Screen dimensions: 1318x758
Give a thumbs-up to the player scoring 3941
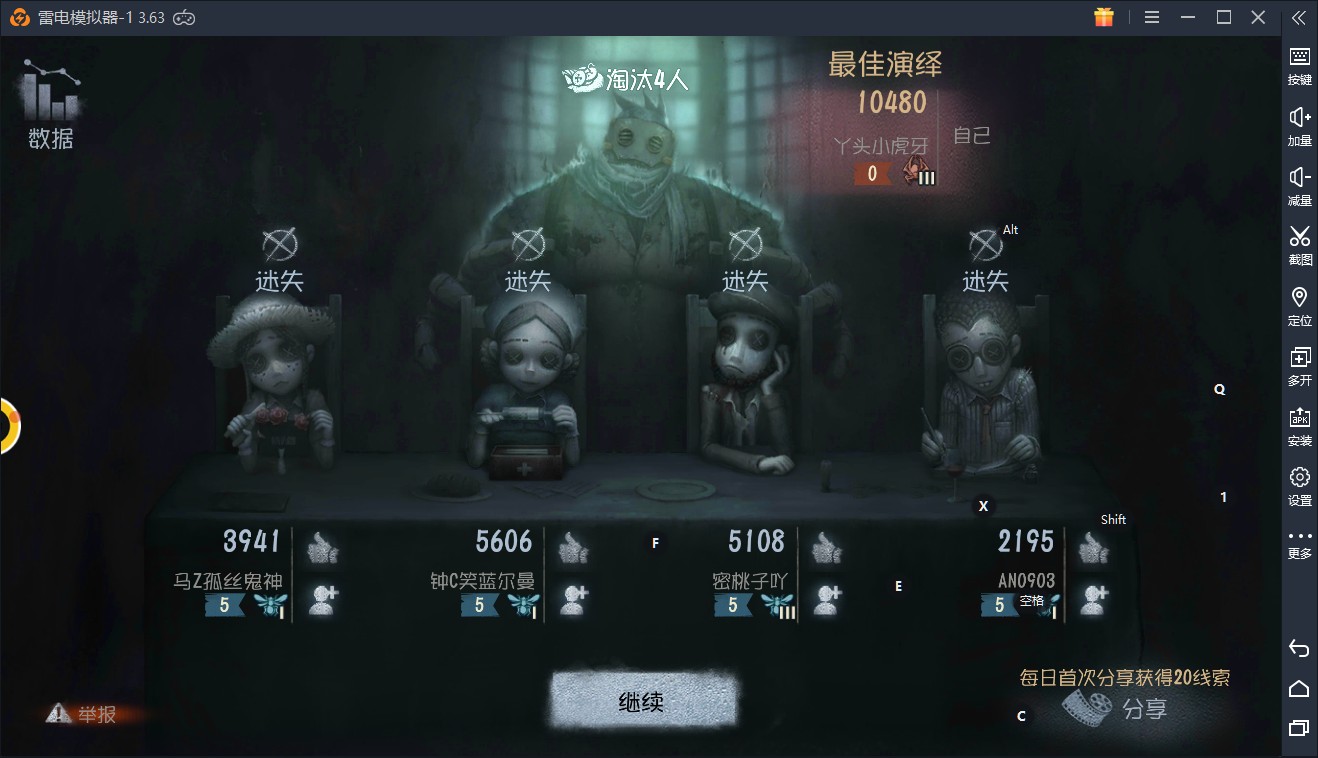tap(321, 546)
